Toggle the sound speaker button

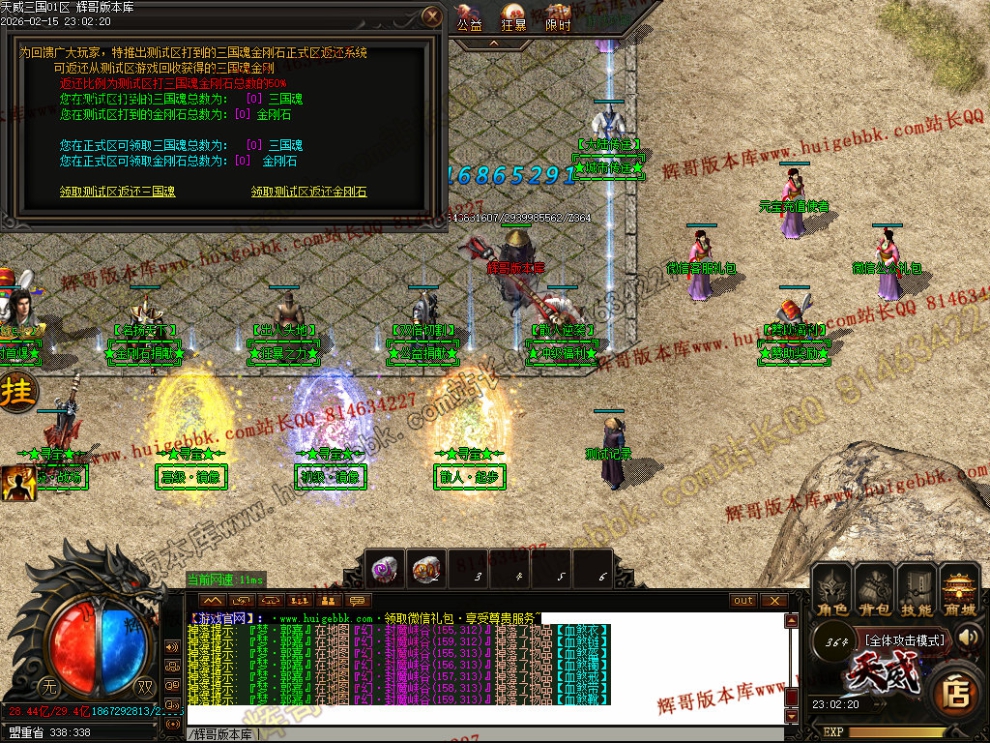click(x=968, y=636)
